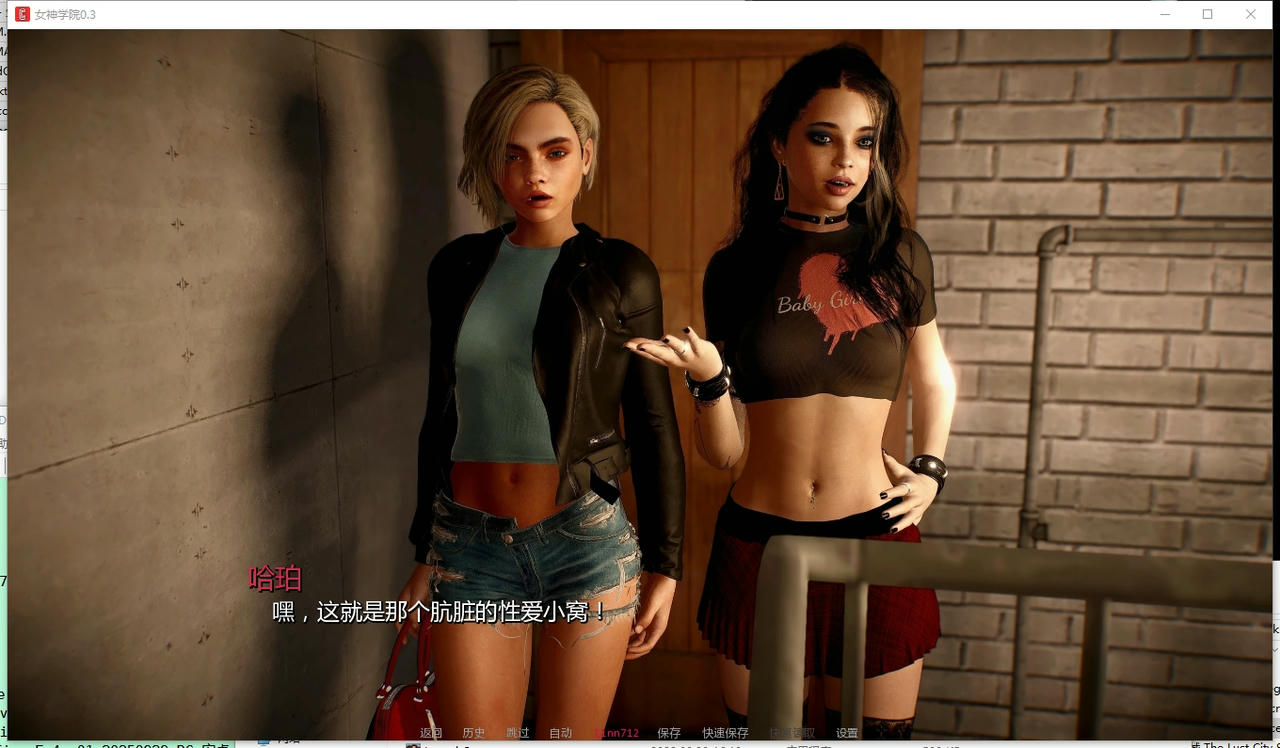
Task: Open the 保存 save menu
Action: point(668,732)
